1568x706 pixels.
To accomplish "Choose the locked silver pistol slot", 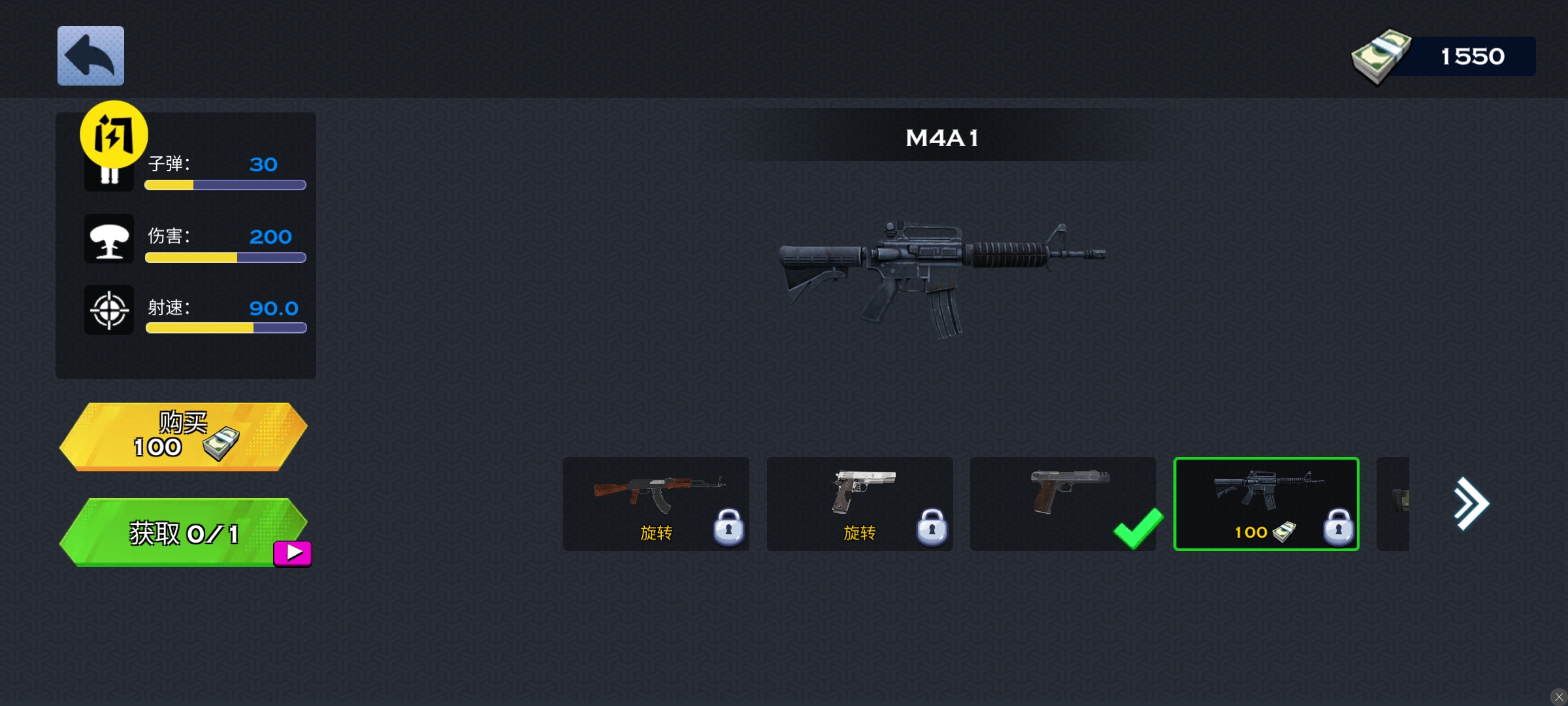I will coord(859,503).
